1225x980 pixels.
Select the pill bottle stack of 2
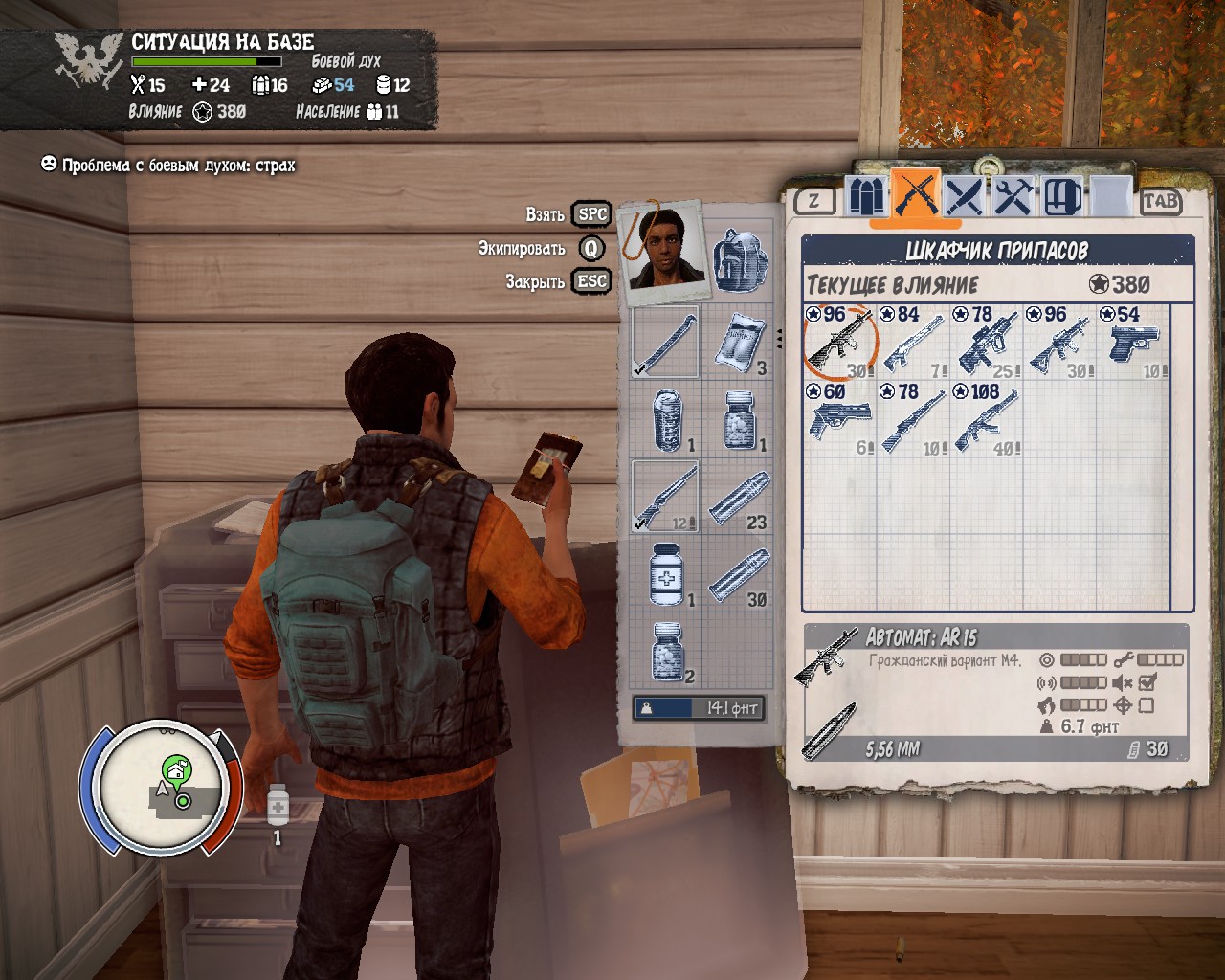tap(668, 651)
